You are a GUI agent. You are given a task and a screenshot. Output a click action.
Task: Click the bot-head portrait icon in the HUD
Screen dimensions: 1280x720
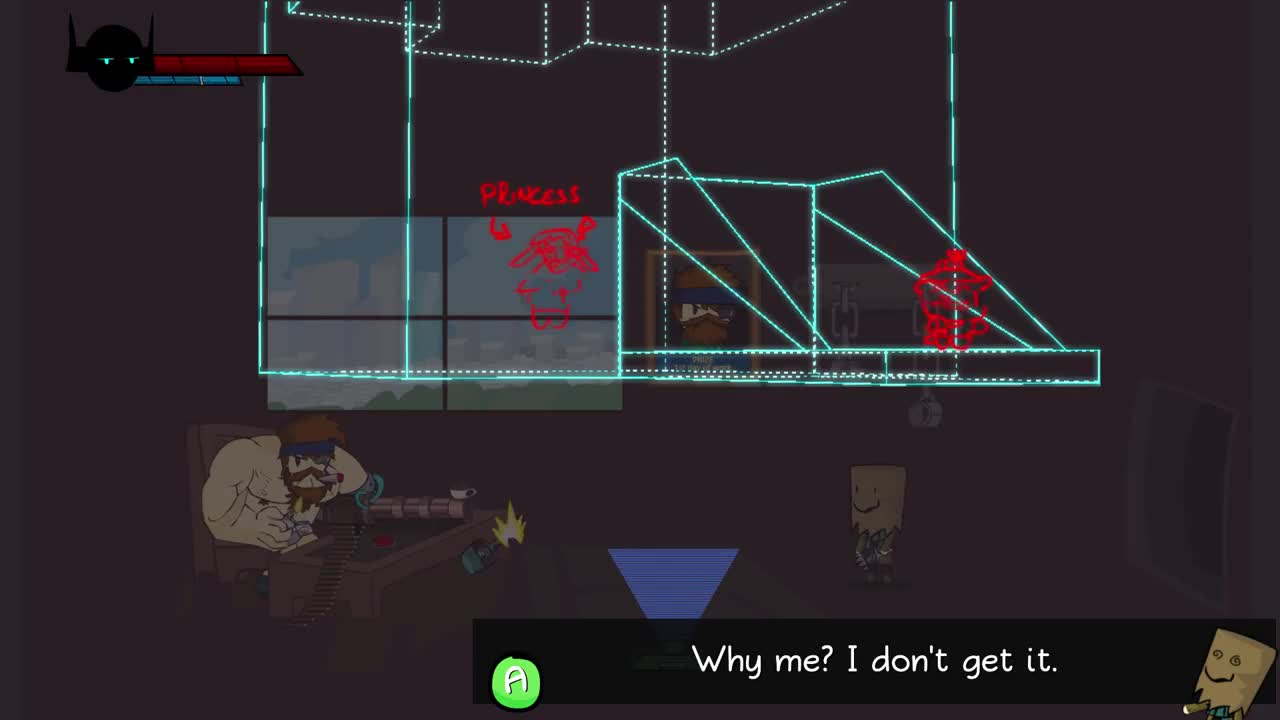click(112, 55)
